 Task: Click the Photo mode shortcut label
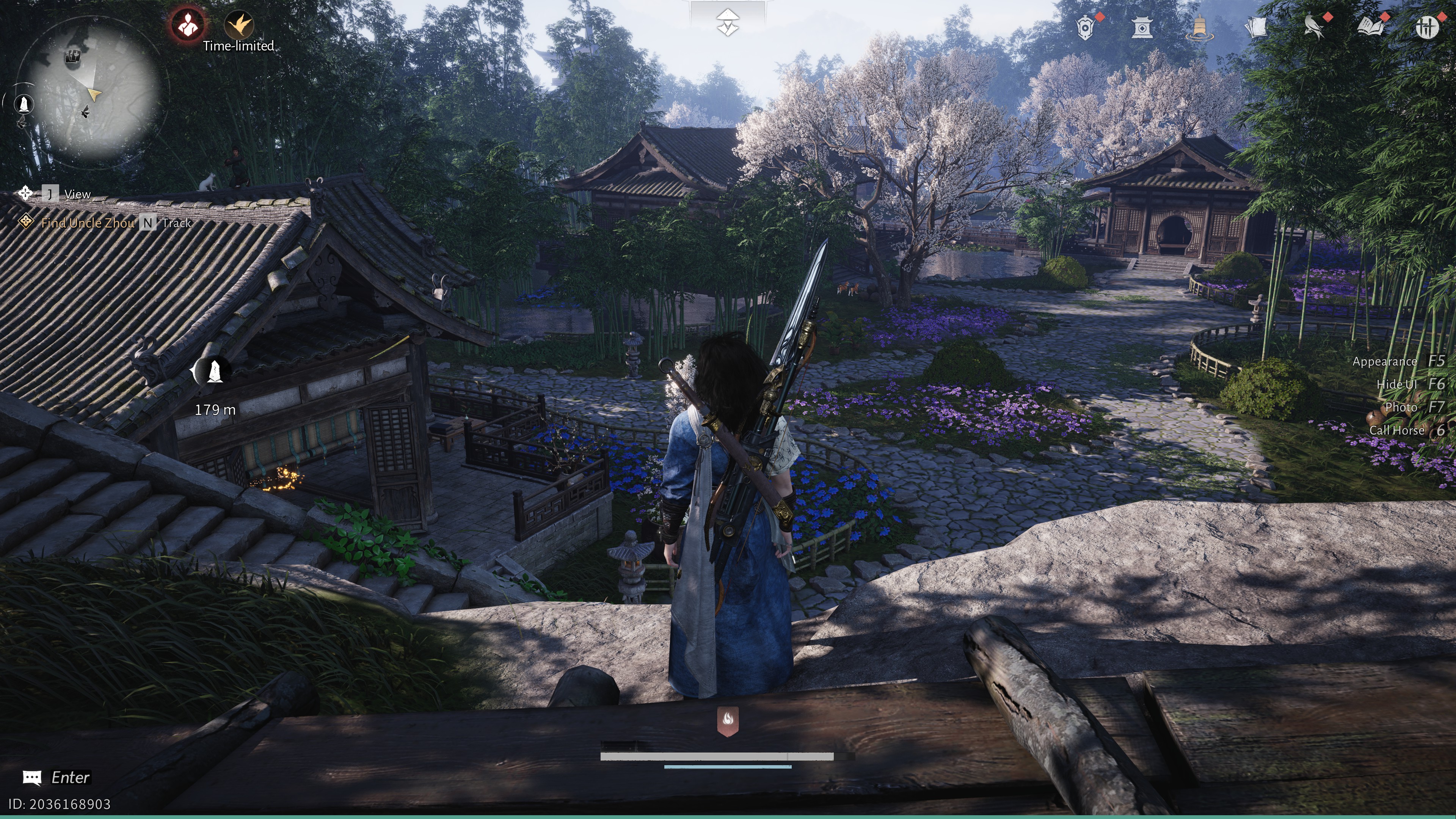click(1401, 407)
